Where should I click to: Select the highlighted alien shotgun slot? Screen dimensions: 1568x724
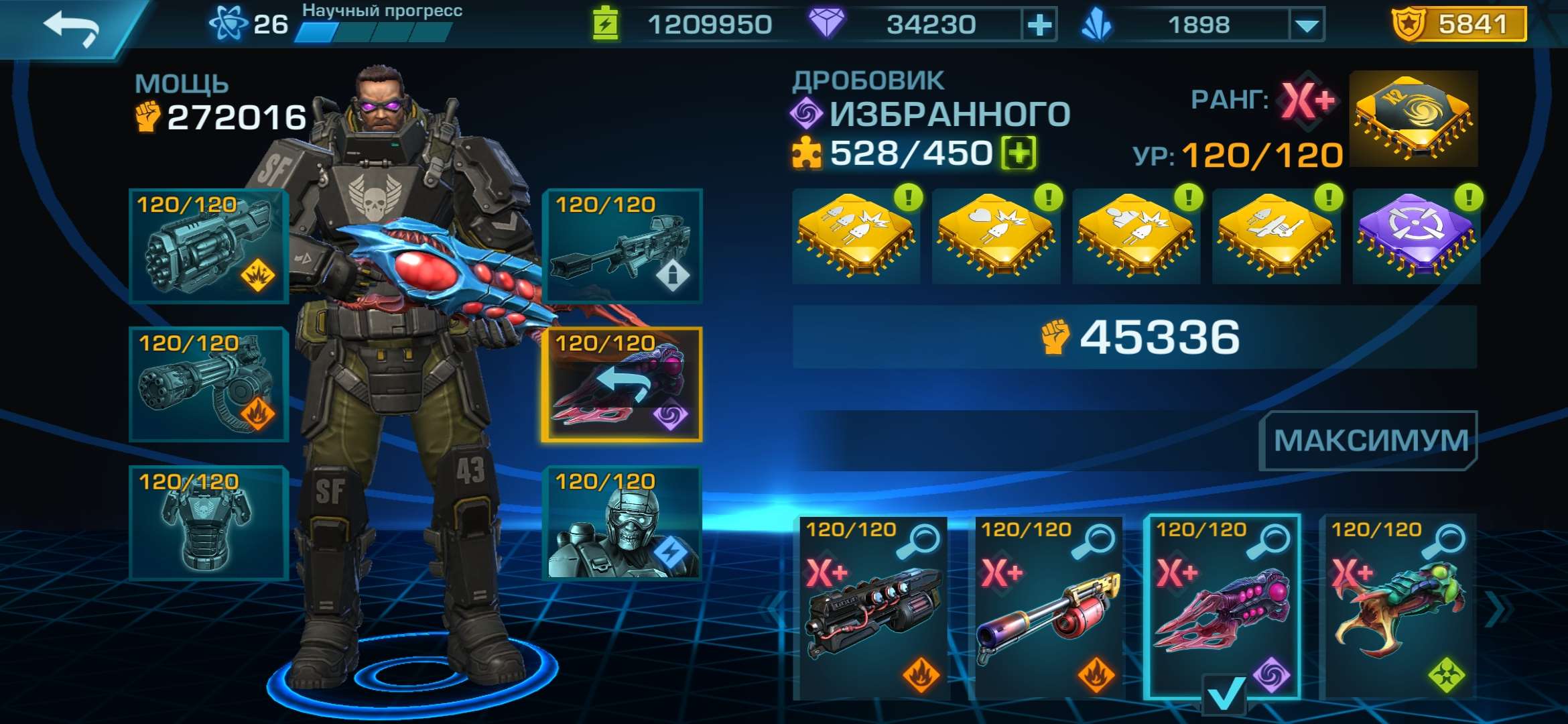click(622, 384)
